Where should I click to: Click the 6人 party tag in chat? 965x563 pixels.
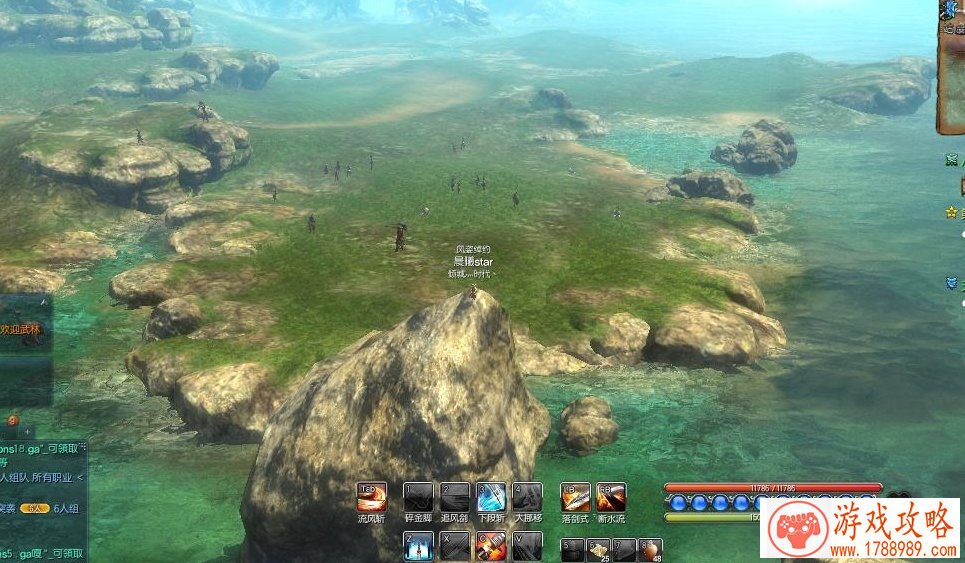[35, 508]
